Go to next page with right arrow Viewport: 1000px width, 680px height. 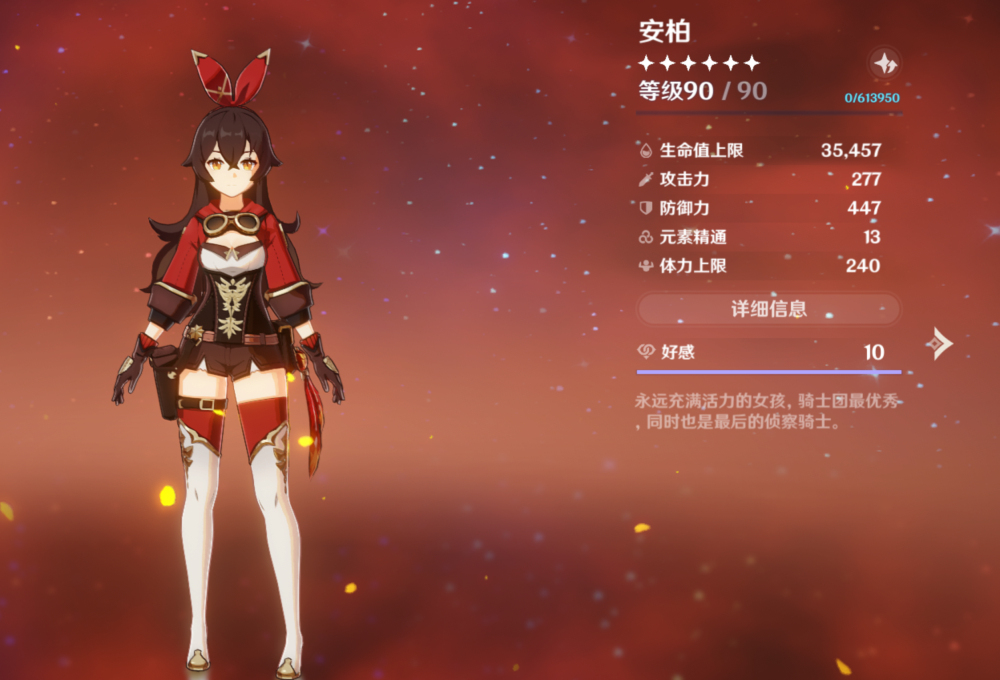(938, 343)
